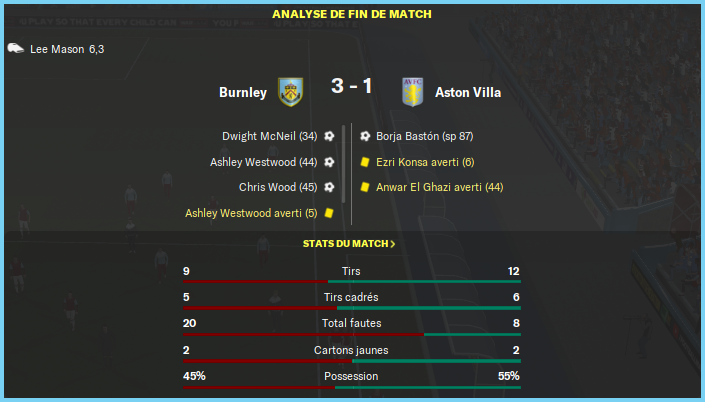705x402 pixels.
Task: View Borja Bastón's penalty goal entry
Action: (424, 136)
